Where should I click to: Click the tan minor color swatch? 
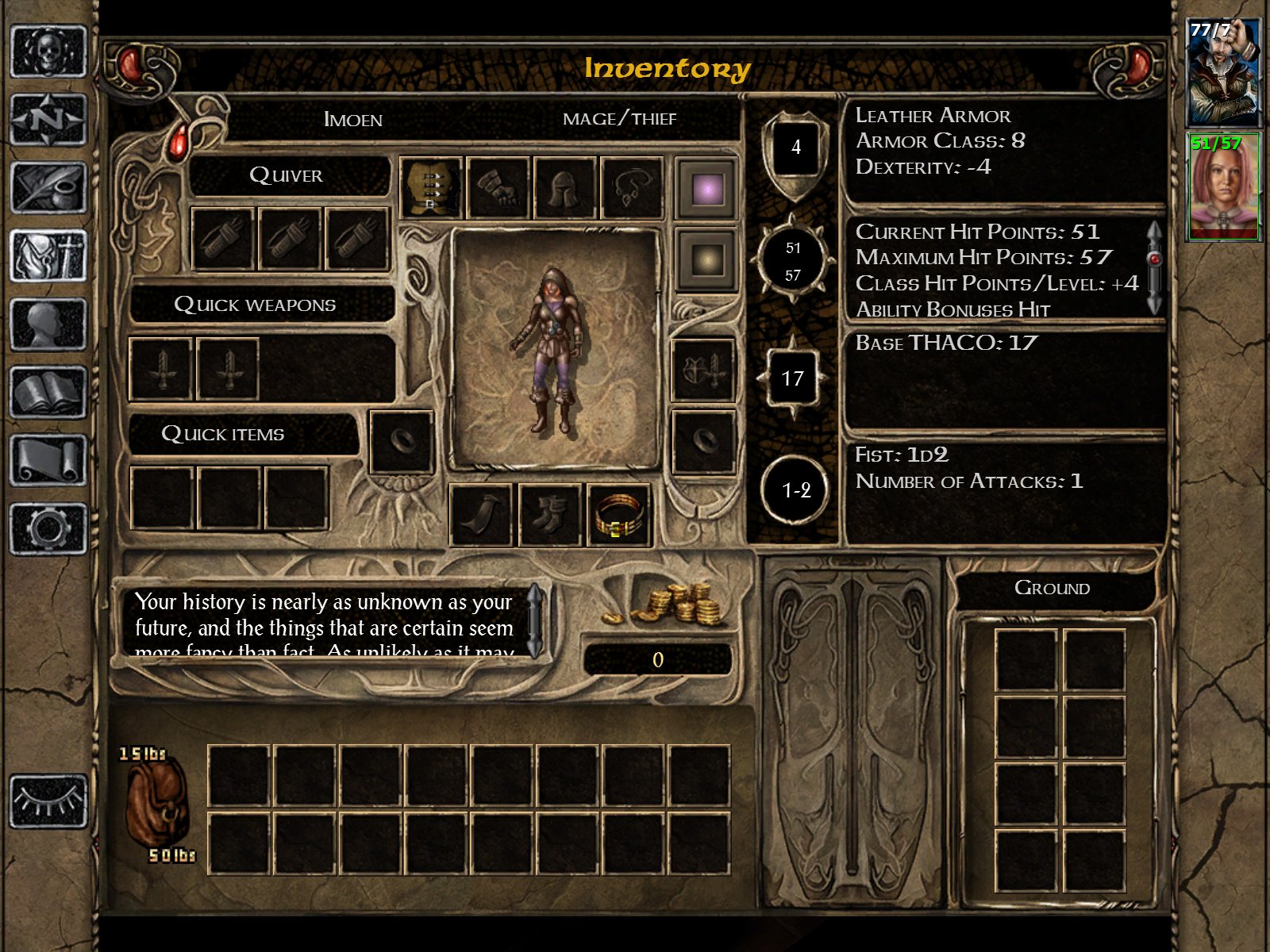(x=706, y=259)
